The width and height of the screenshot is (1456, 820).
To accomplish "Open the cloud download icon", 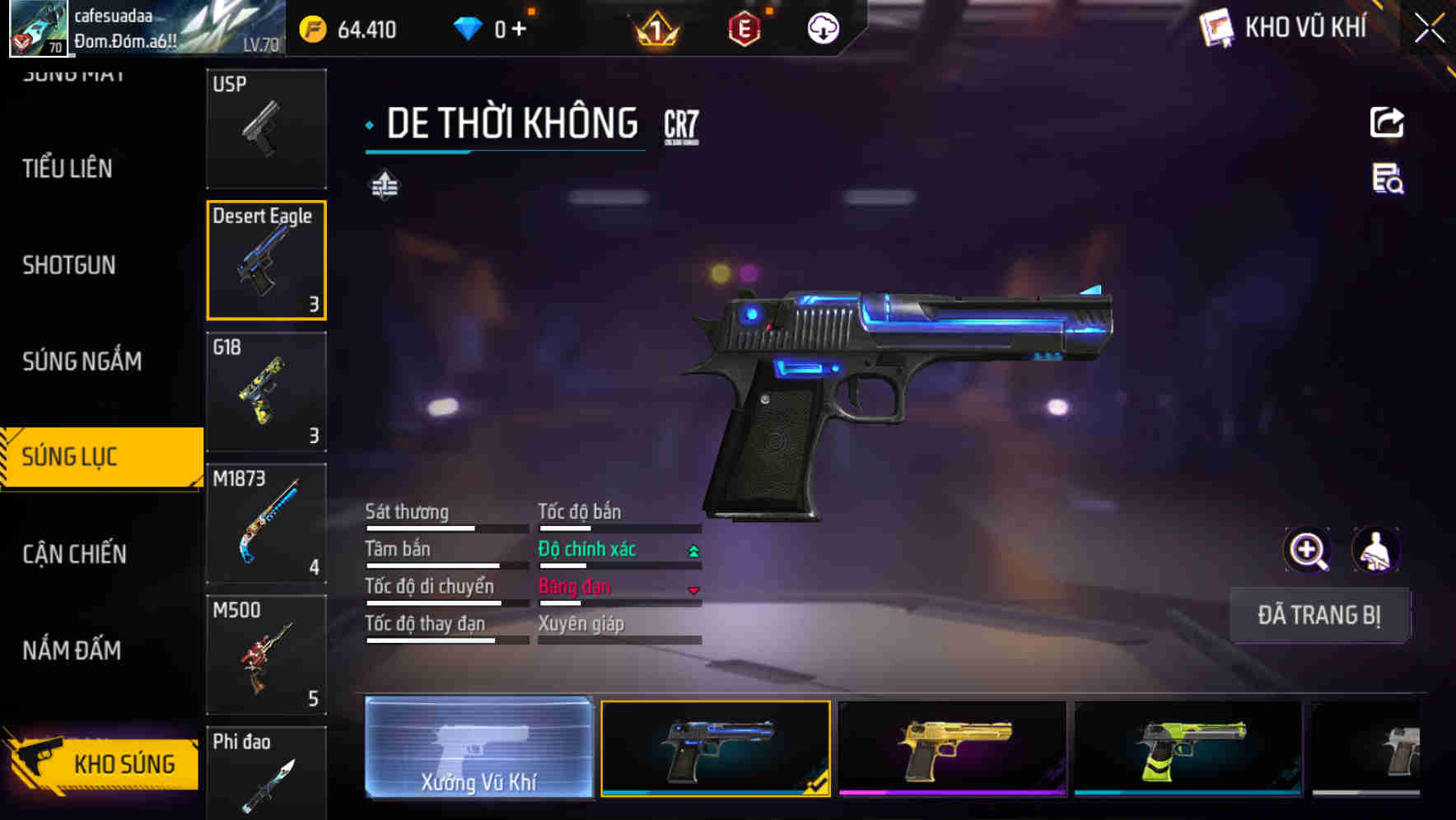I will point(821,28).
